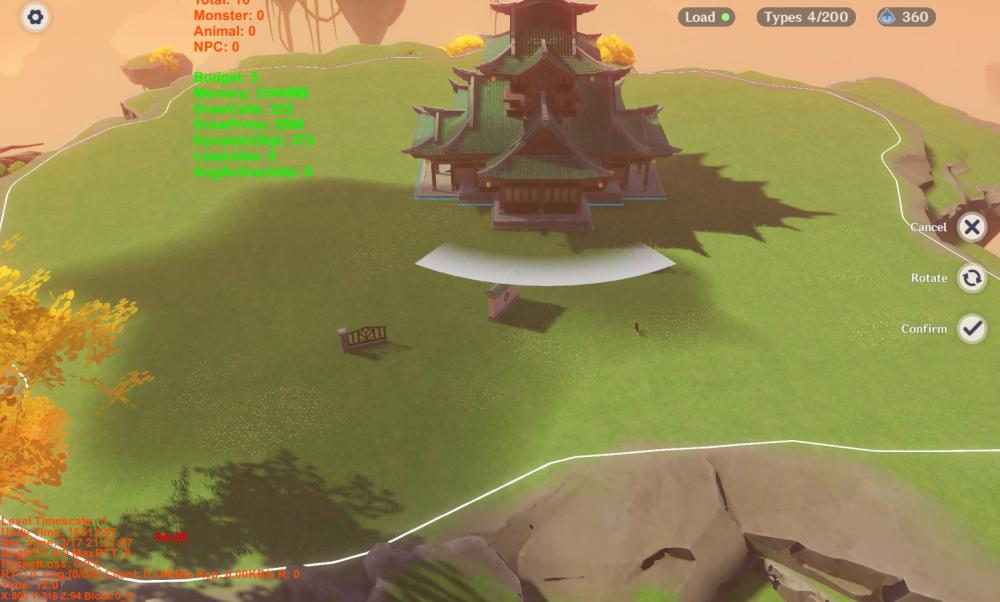This screenshot has height=602, width=1000.
Task: Rotate the selected building
Action: (971, 278)
